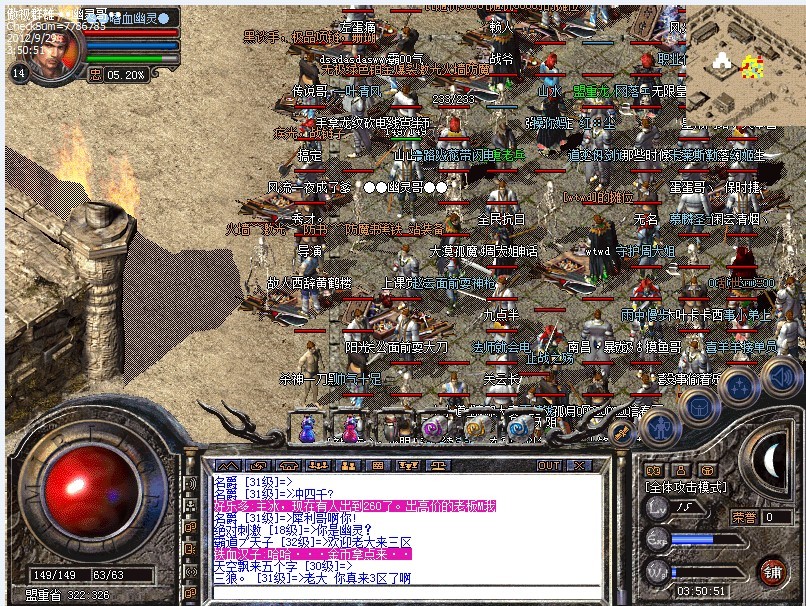
Task: Use the gold scroll in the belt
Action: coord(475,428)
